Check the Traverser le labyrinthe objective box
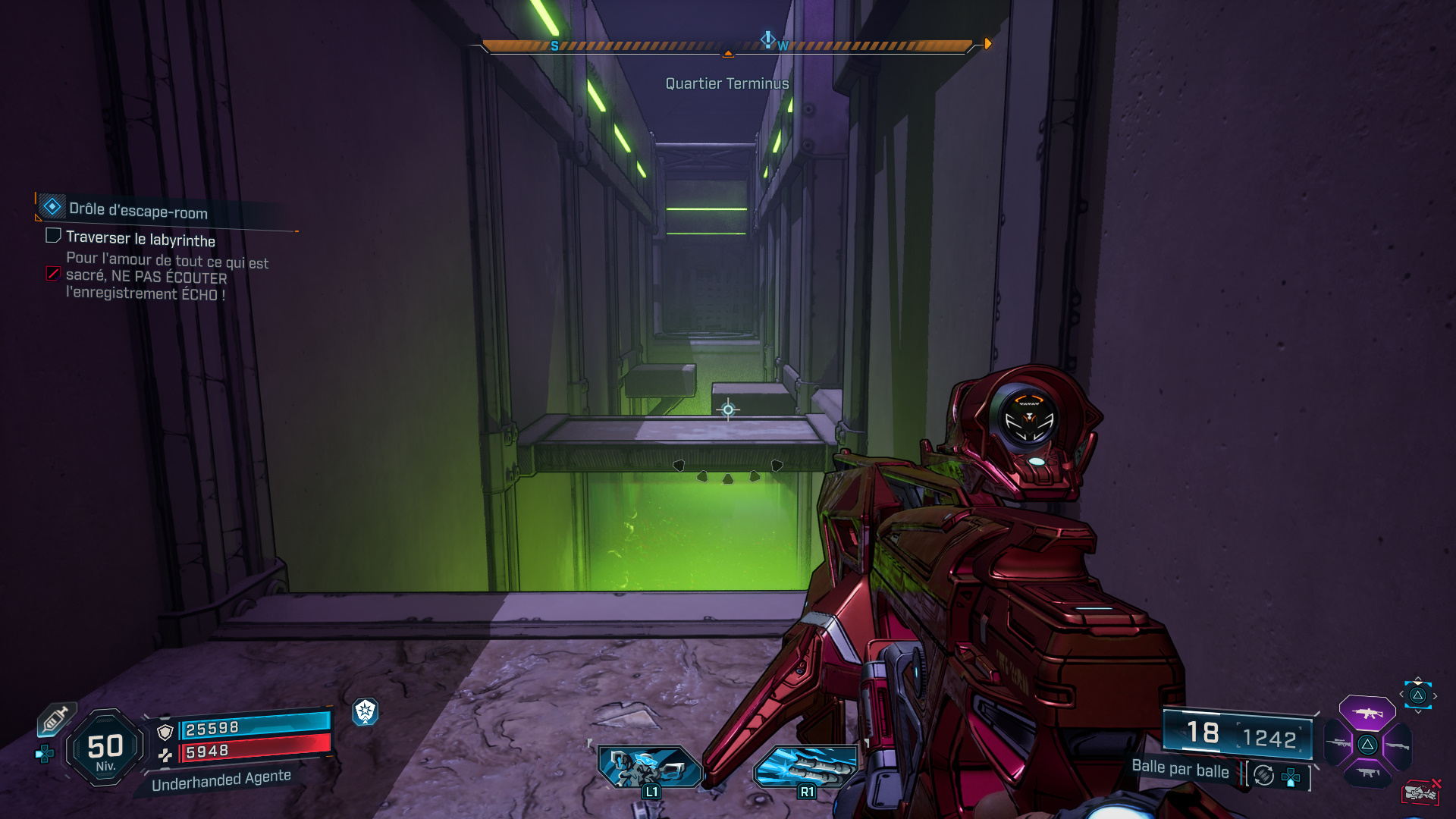 (52, 236)
